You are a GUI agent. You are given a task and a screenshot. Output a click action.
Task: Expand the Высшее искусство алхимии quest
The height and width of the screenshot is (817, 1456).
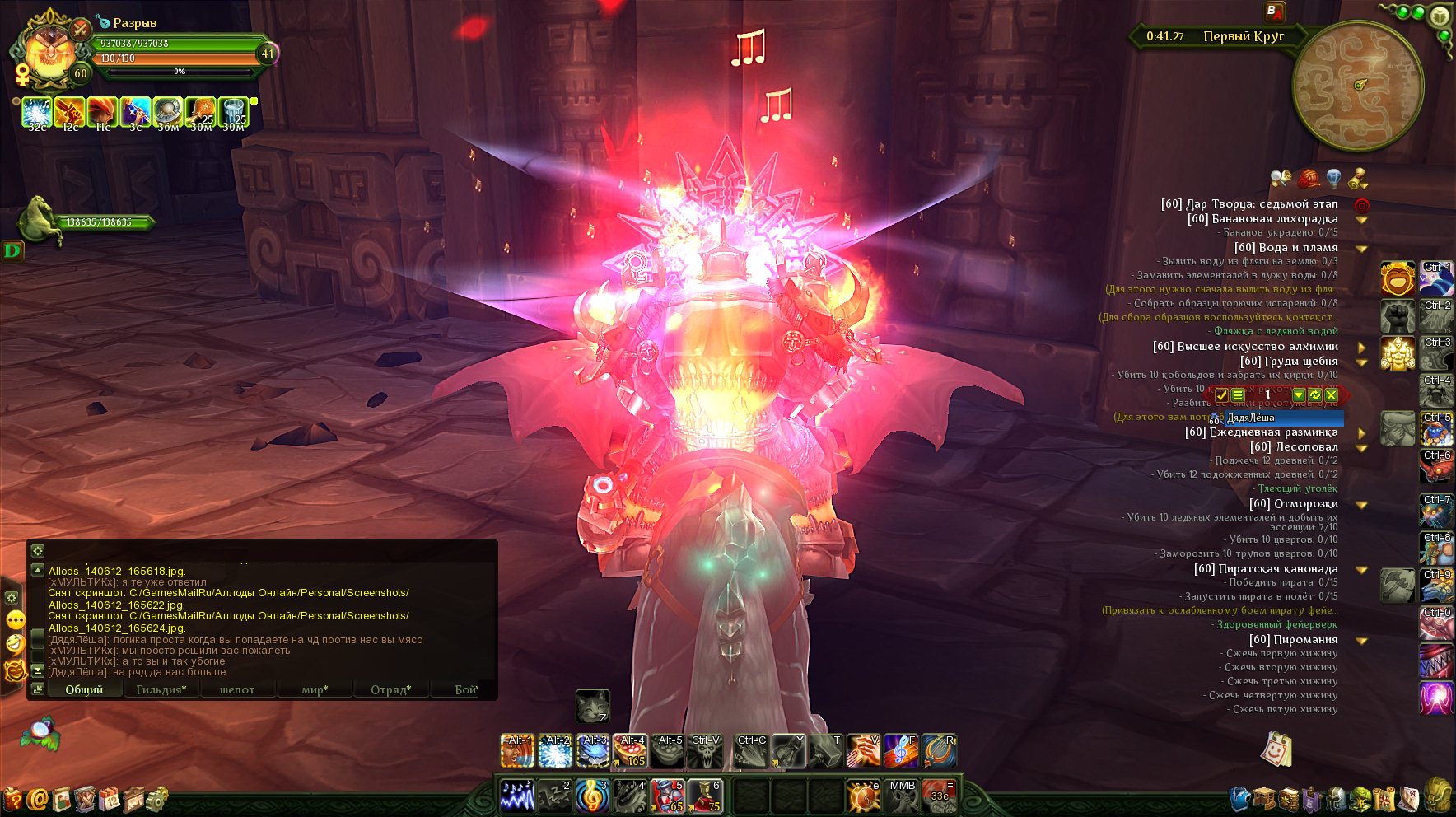(1362, 347)
